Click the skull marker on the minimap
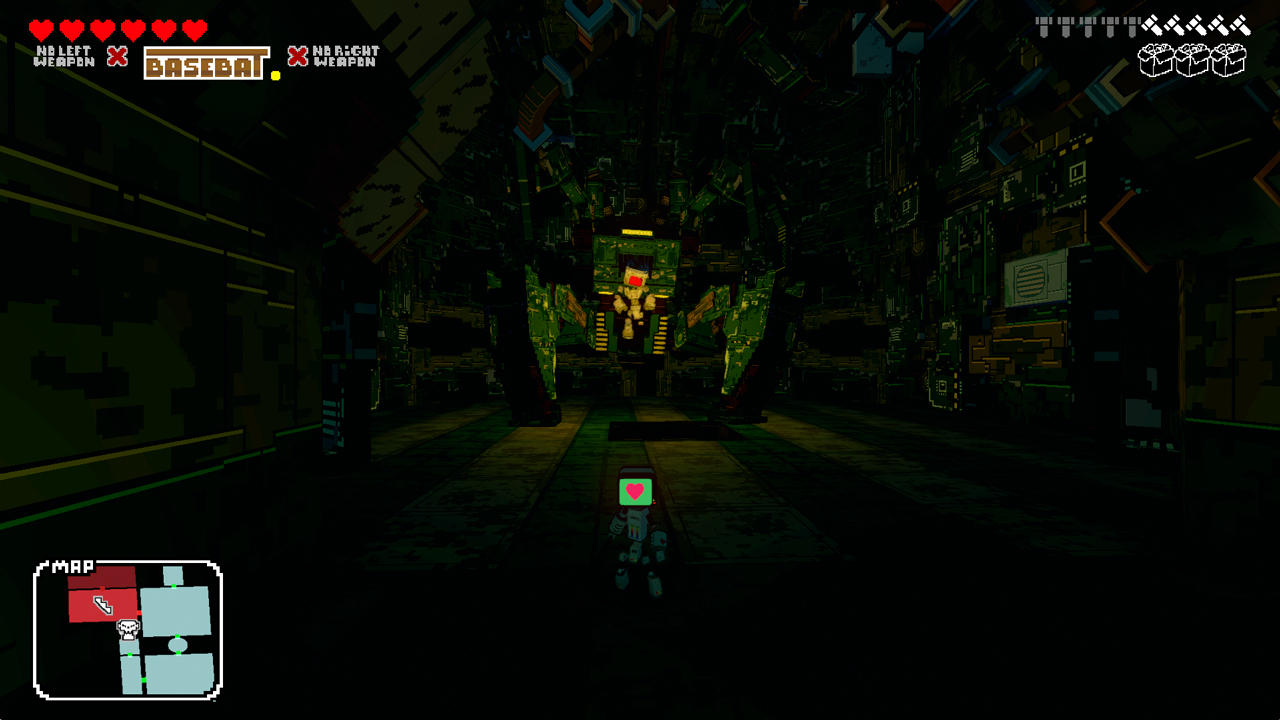Screen dimensions: 1280x720 (x=128, y=630)
